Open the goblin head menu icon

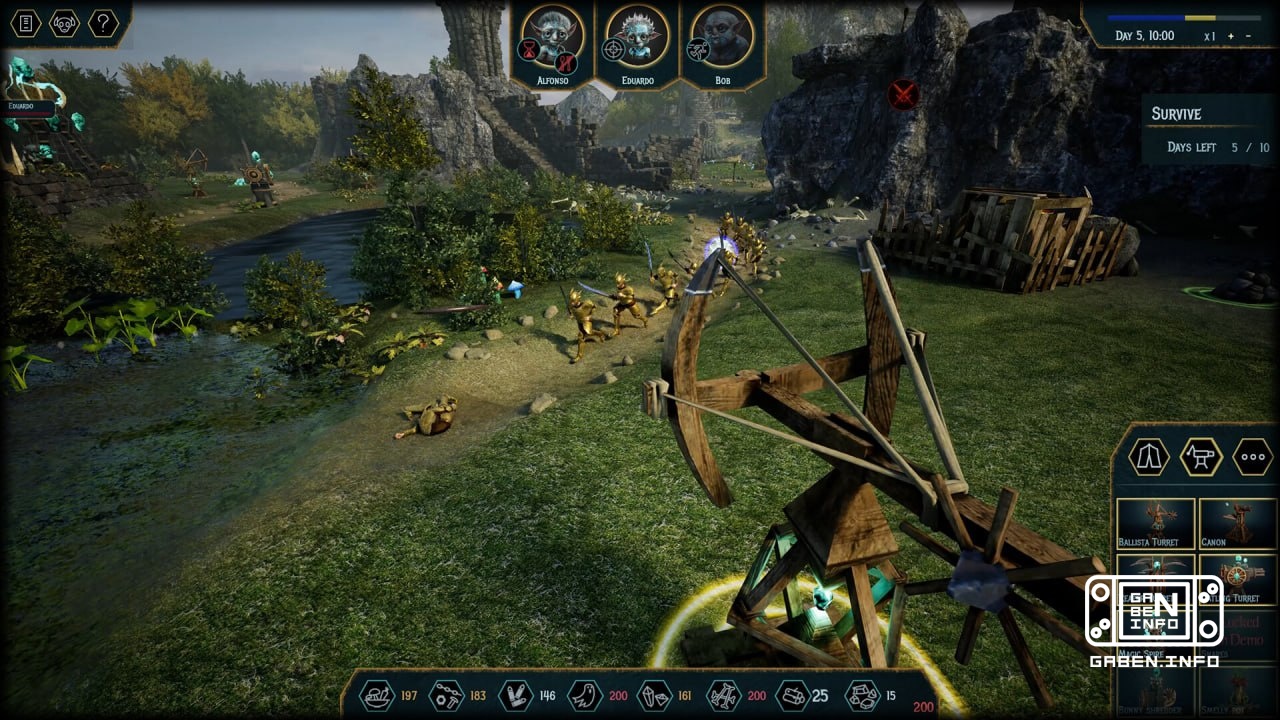[x=65, y=23]
